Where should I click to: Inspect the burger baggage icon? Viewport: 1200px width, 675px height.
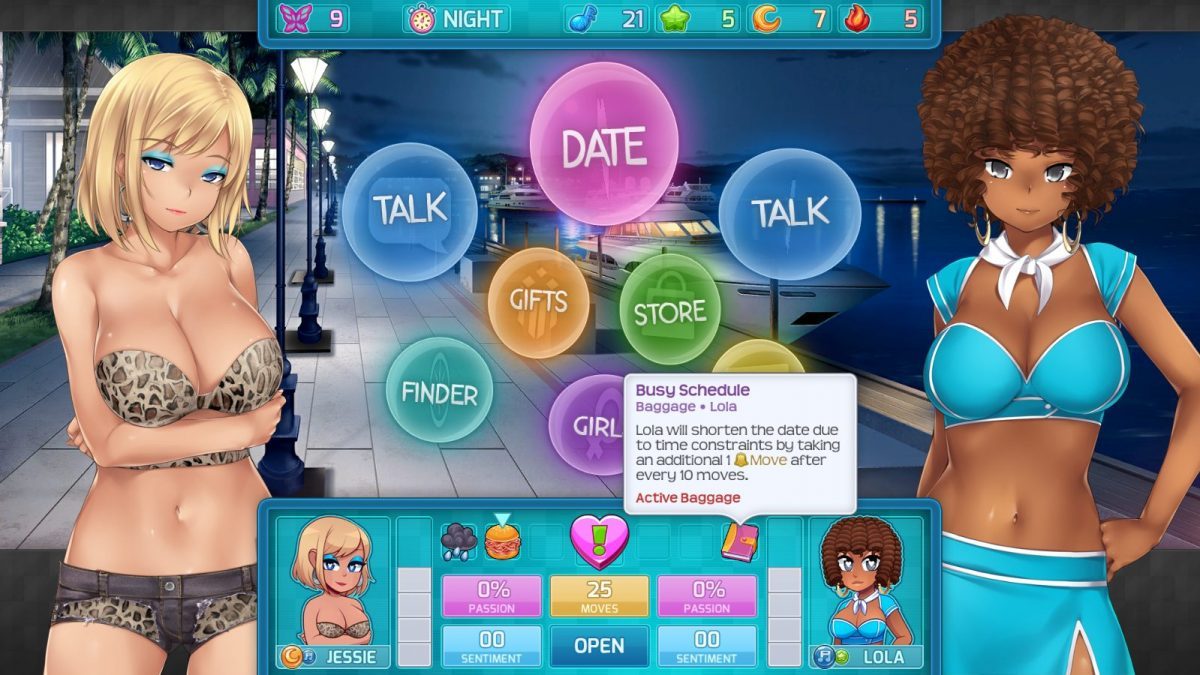tap(503, 541)
